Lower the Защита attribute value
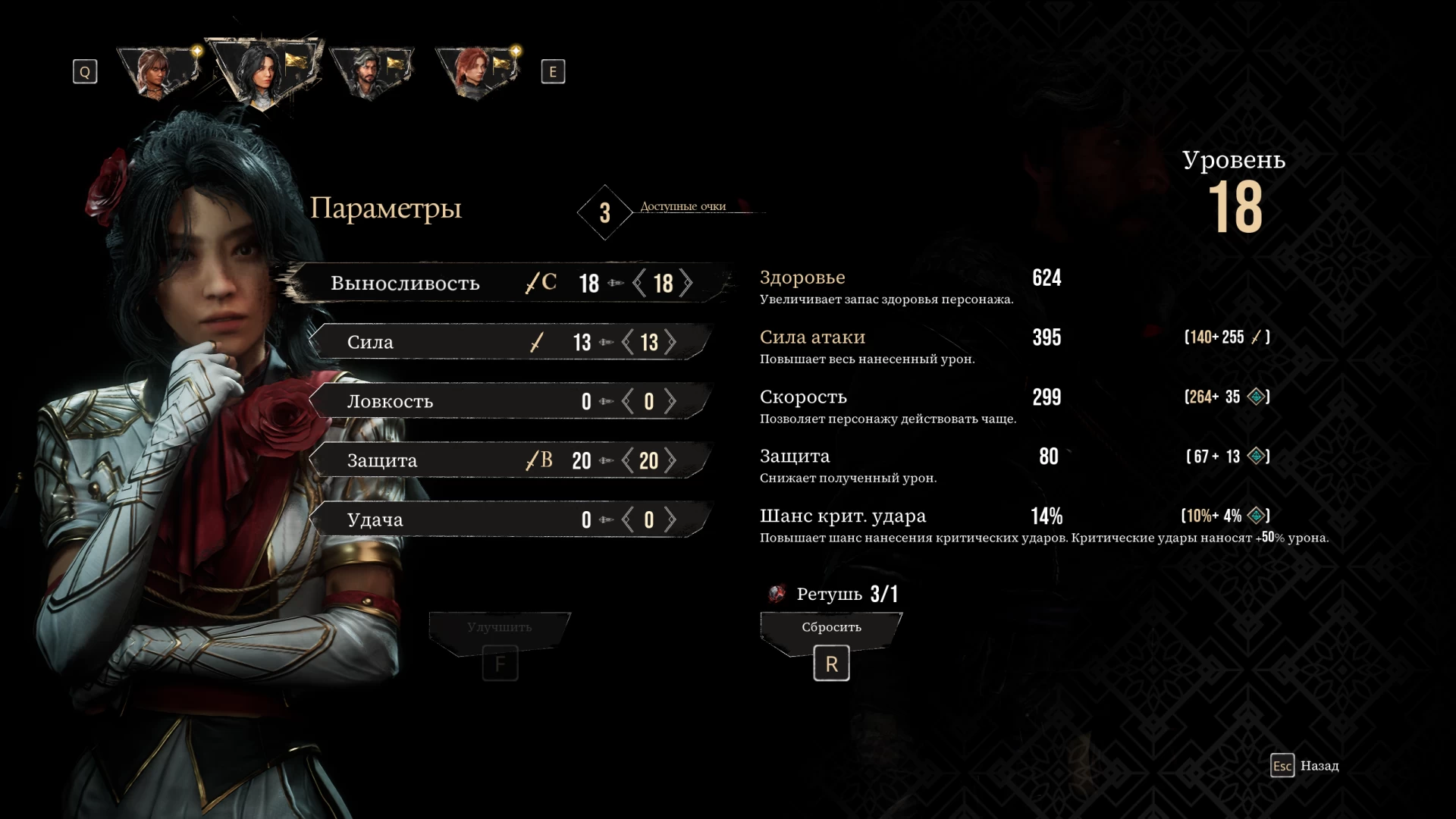This screenshot has width=1456, height=819. (x=628, y=460)
